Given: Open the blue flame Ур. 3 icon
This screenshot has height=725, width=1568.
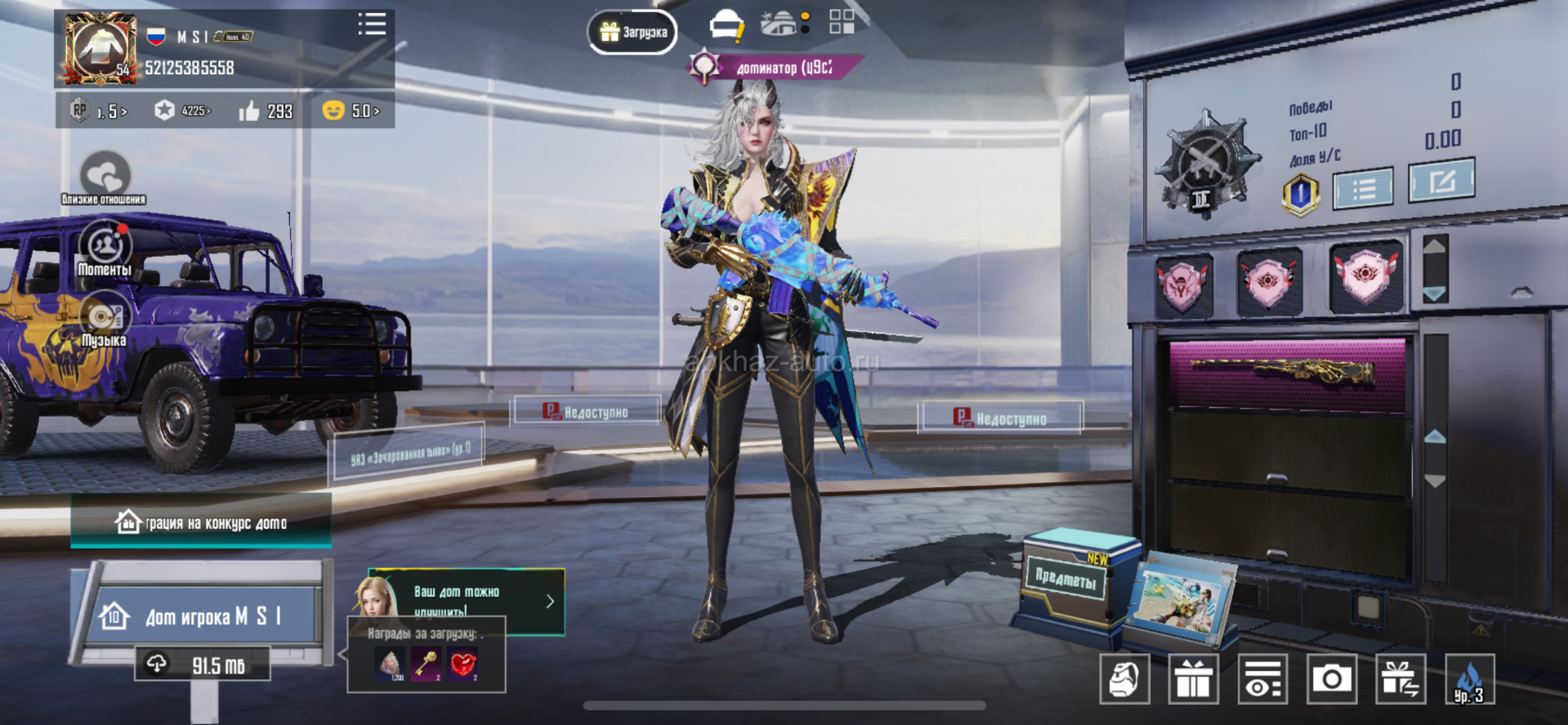Looking at the screenshot, I should 1469,679.
